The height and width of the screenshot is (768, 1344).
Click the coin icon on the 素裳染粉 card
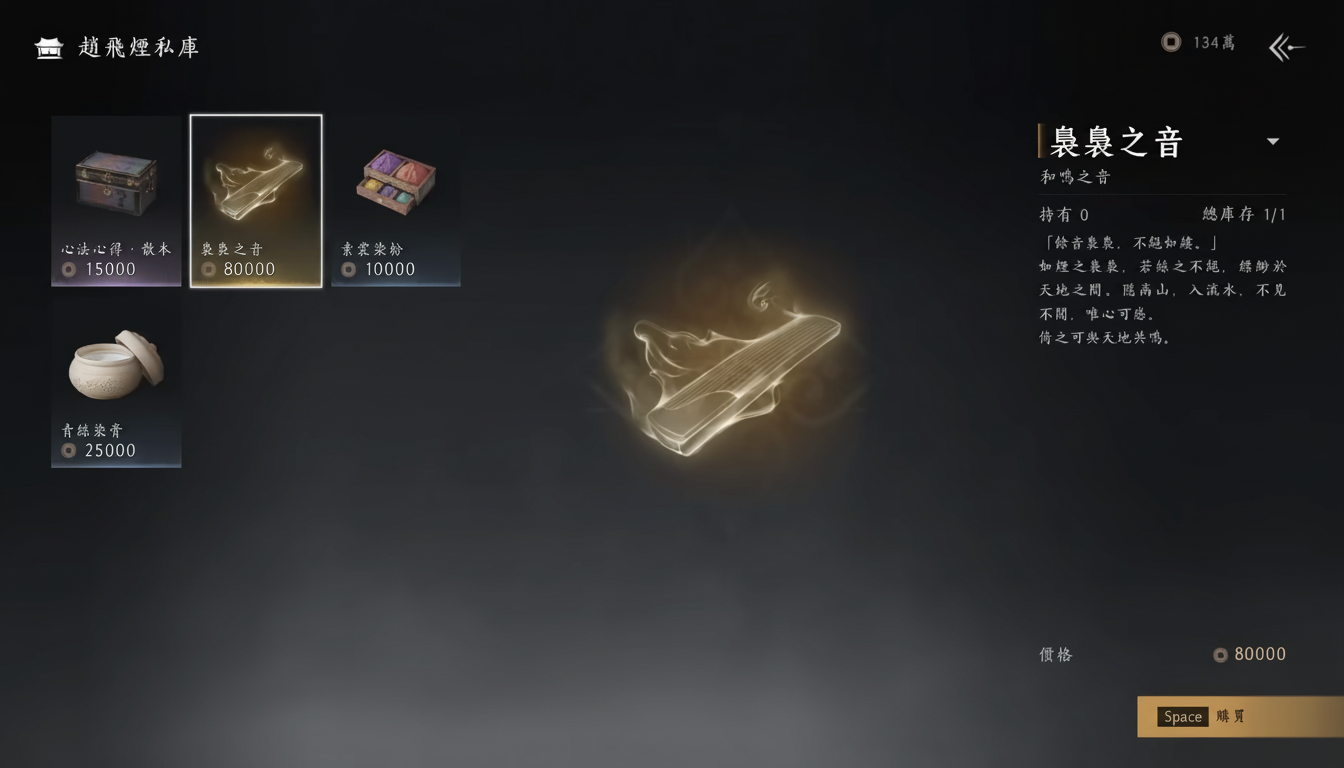point(350,268)
